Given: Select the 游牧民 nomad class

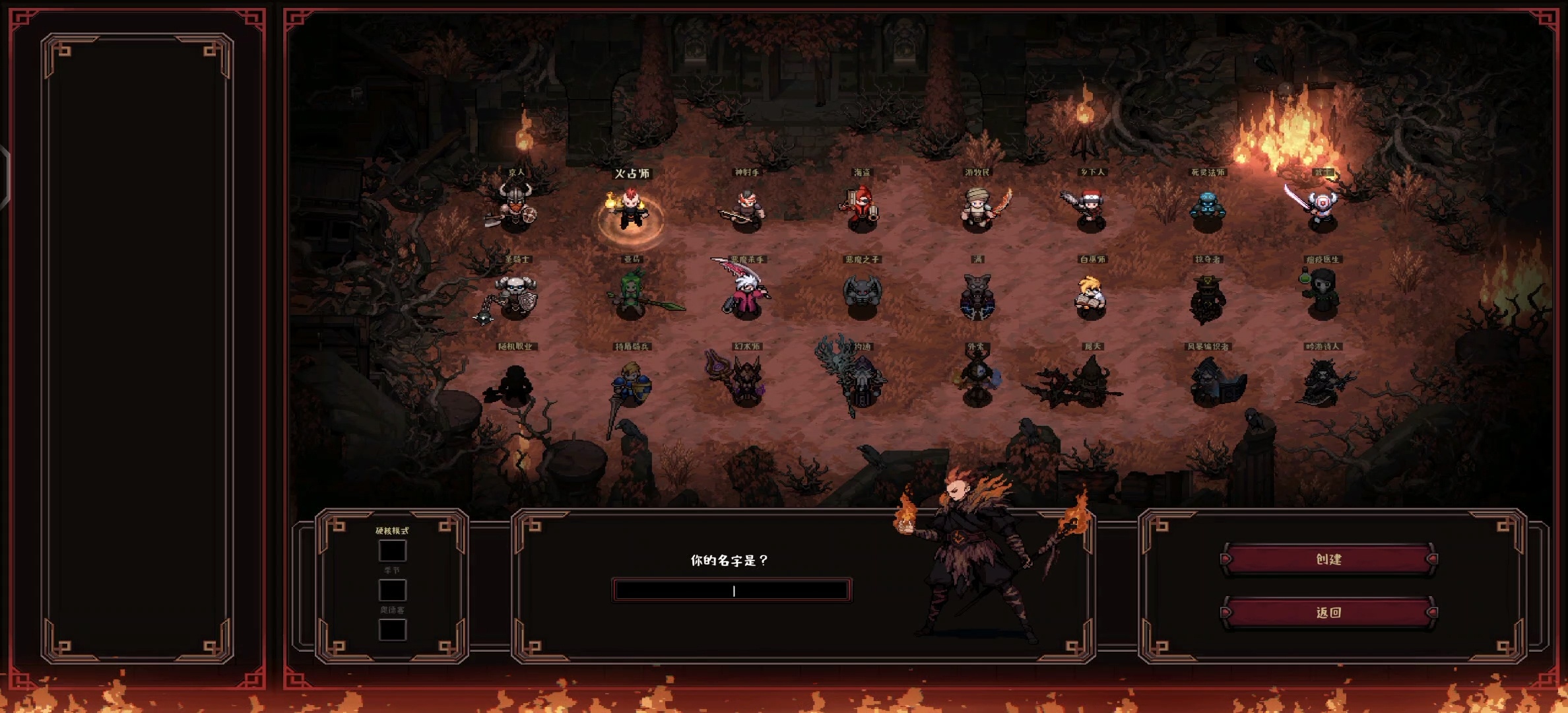Looking at the screenshot, I should tap(978, 208).
